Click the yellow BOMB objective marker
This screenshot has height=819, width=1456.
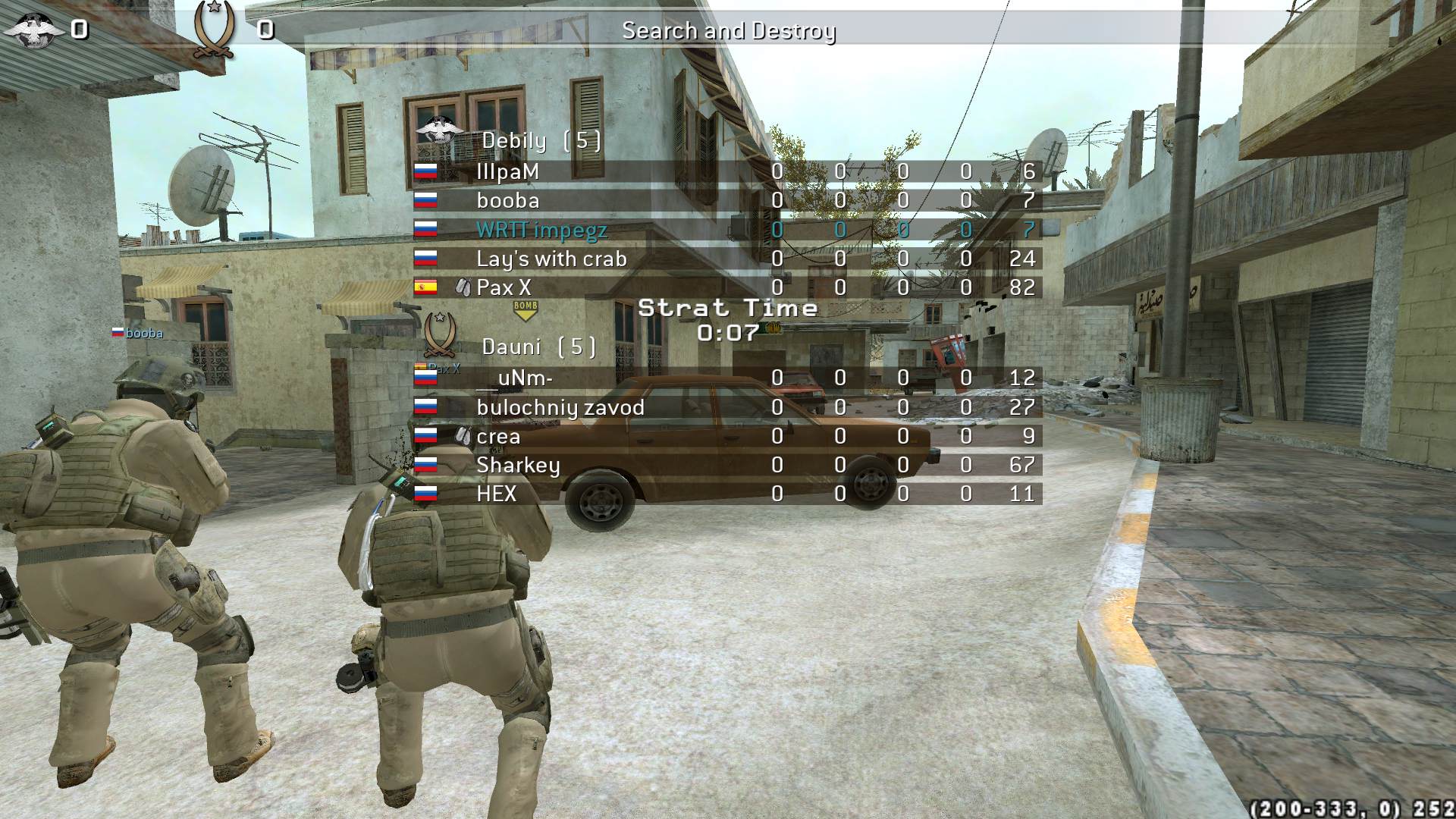click(x=525, y=309)
